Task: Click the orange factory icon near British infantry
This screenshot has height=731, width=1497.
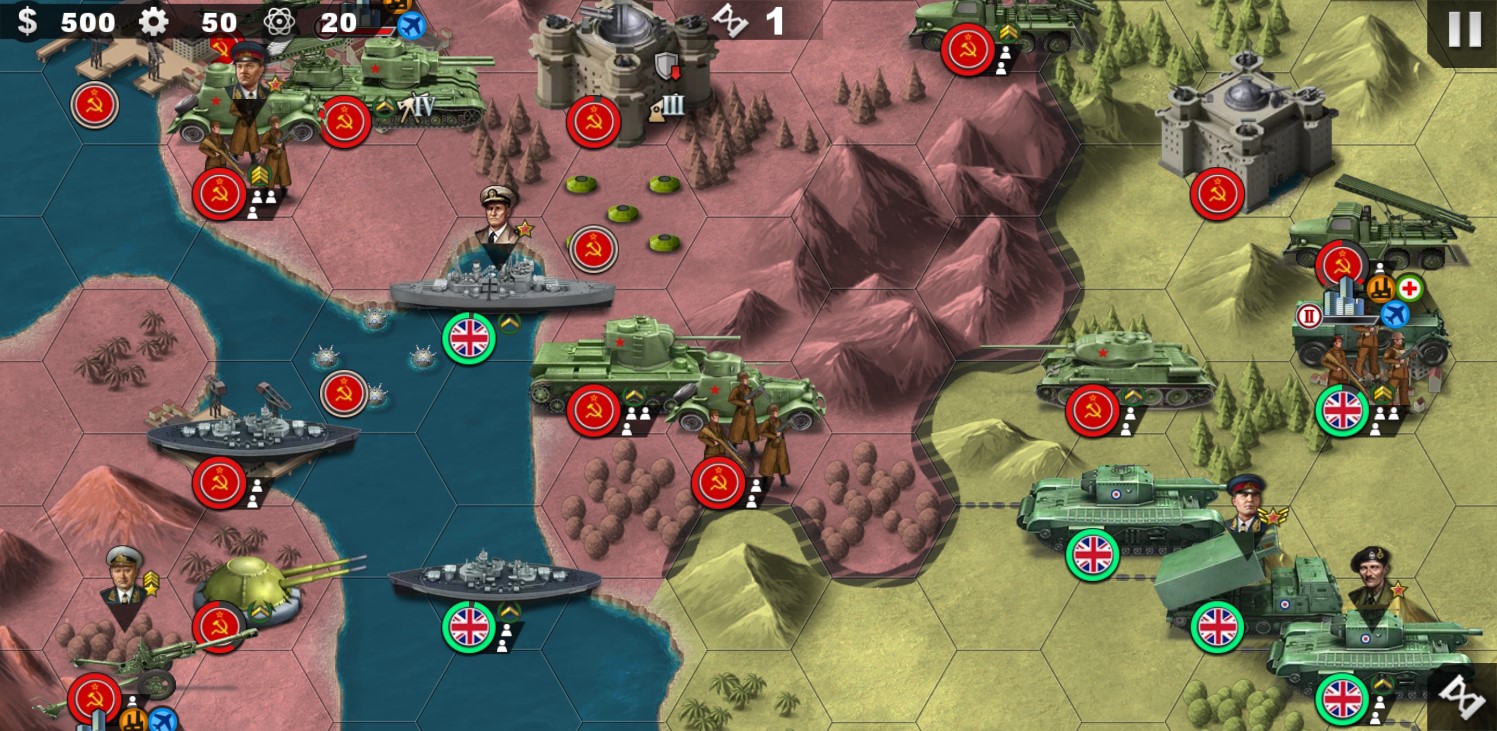Action: 1379,287
